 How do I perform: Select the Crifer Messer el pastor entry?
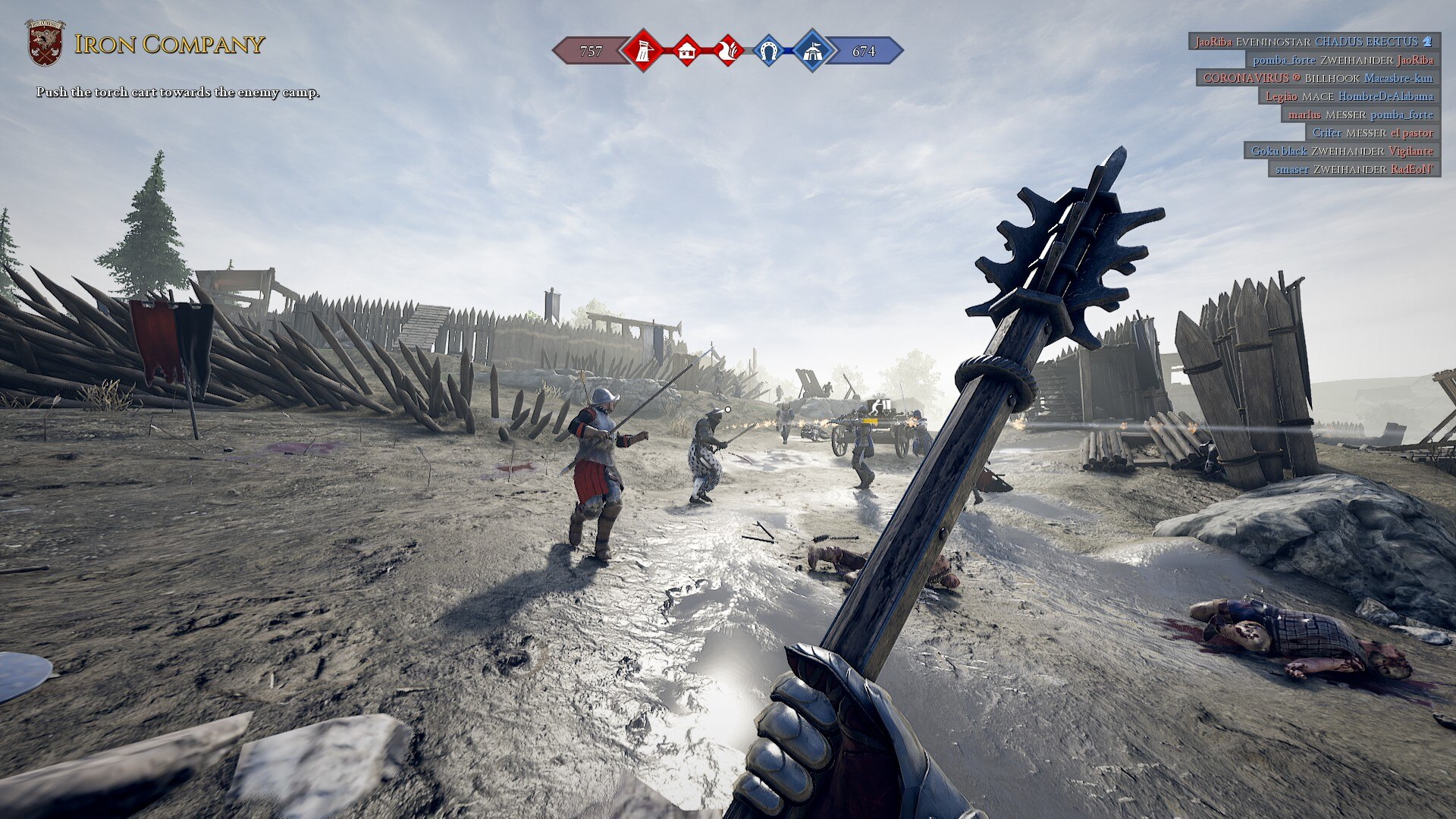click(x=1373, y=133)
